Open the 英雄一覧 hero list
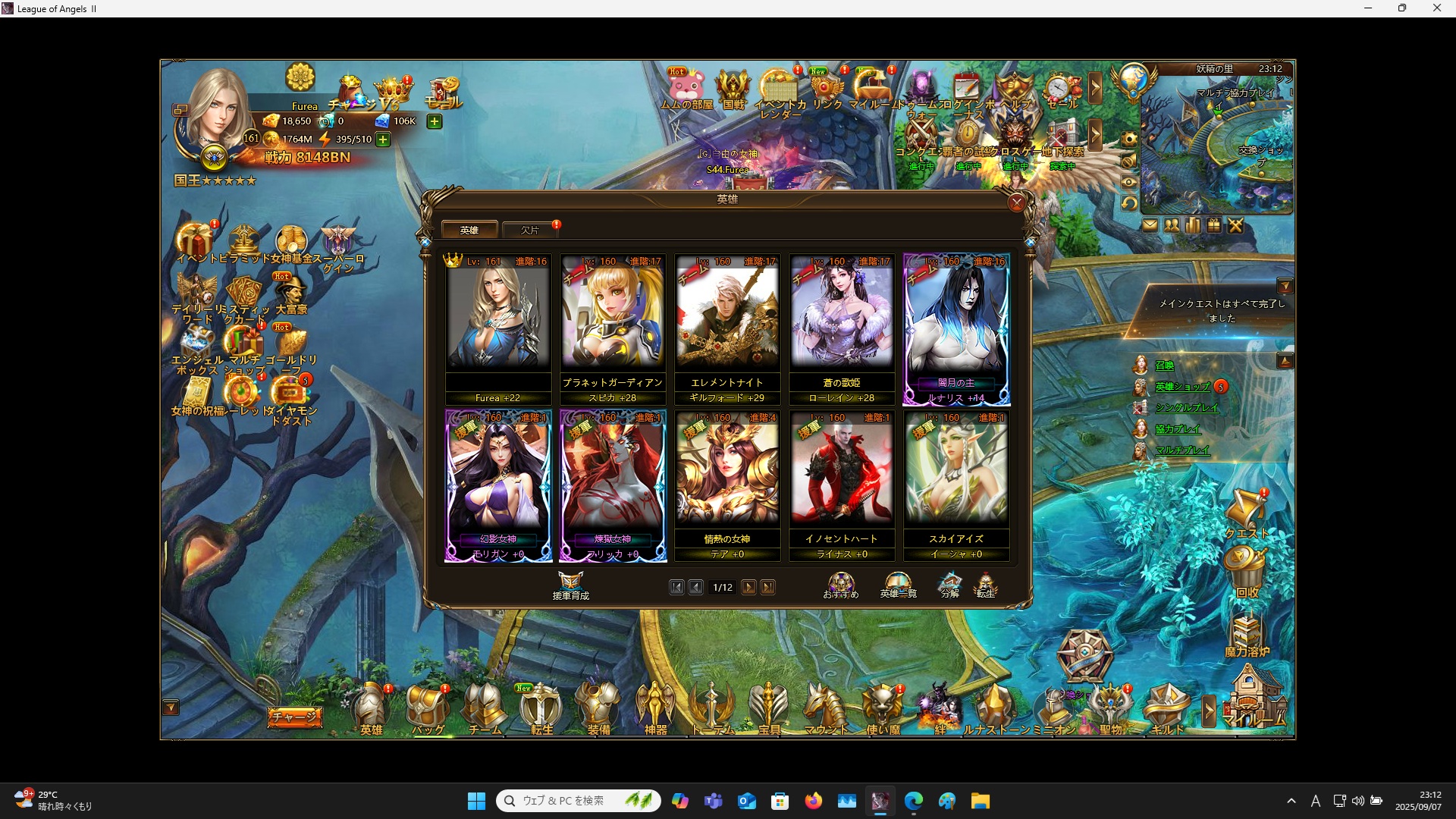This screenshot has width=1456, height=819. coord(898,585)
